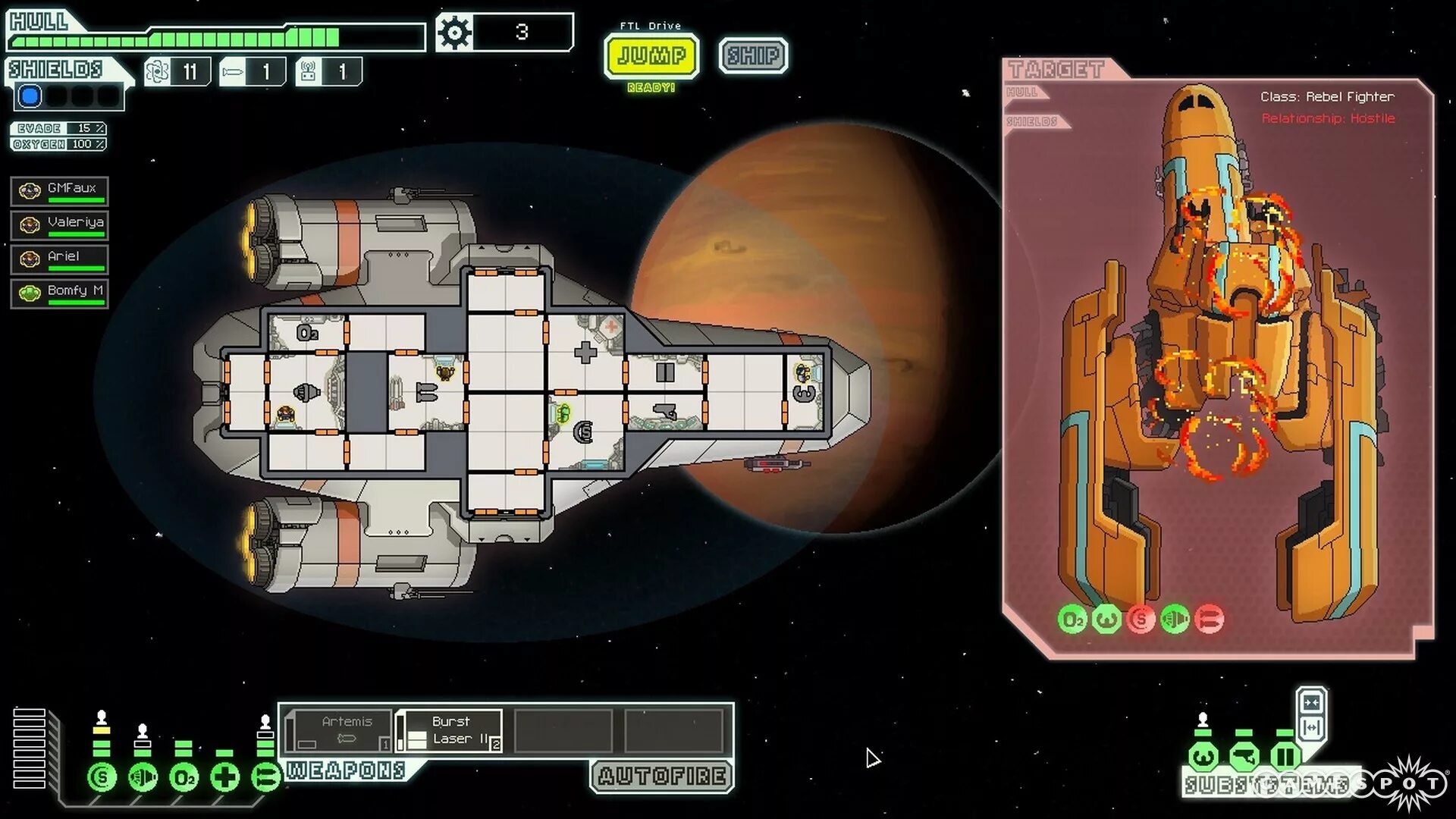This screenshot has width=1456, height=819.
Task: Target the enemy shields room icon
Action: [1141, 620]
